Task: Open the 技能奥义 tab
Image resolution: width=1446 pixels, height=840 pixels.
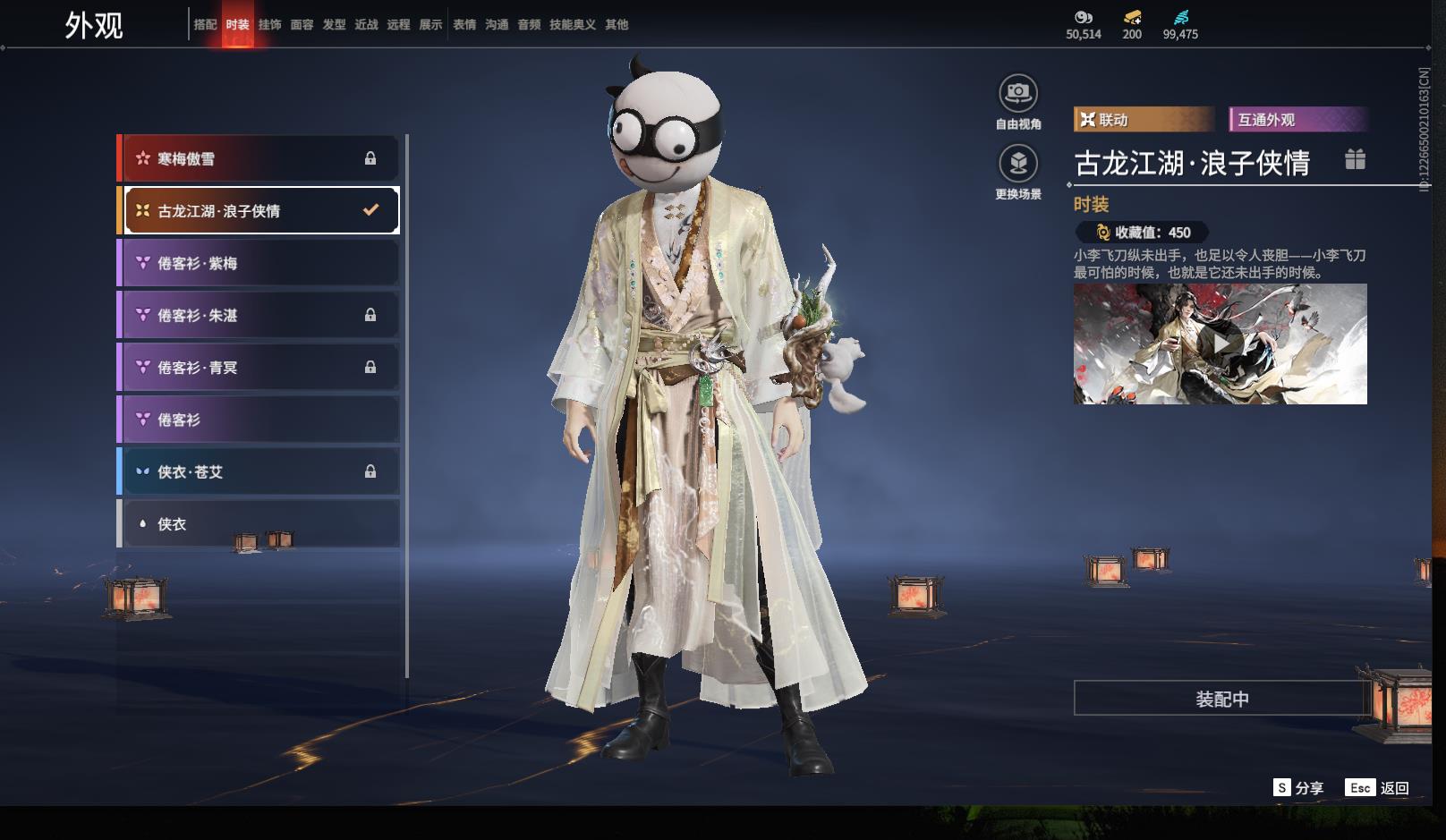Action: pos(573,25)
